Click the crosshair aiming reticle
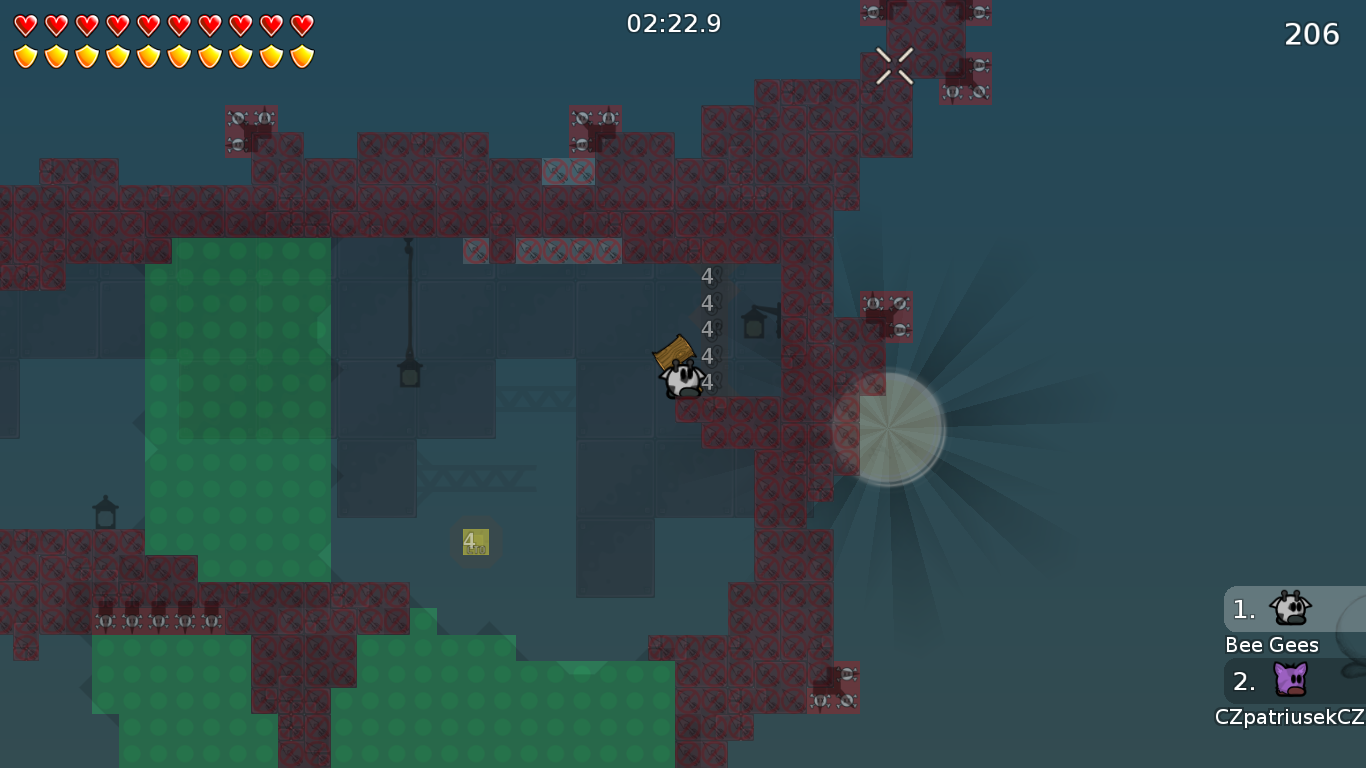Image resolution: width=1366 pixels, height=768 pixels. (895, 67)
